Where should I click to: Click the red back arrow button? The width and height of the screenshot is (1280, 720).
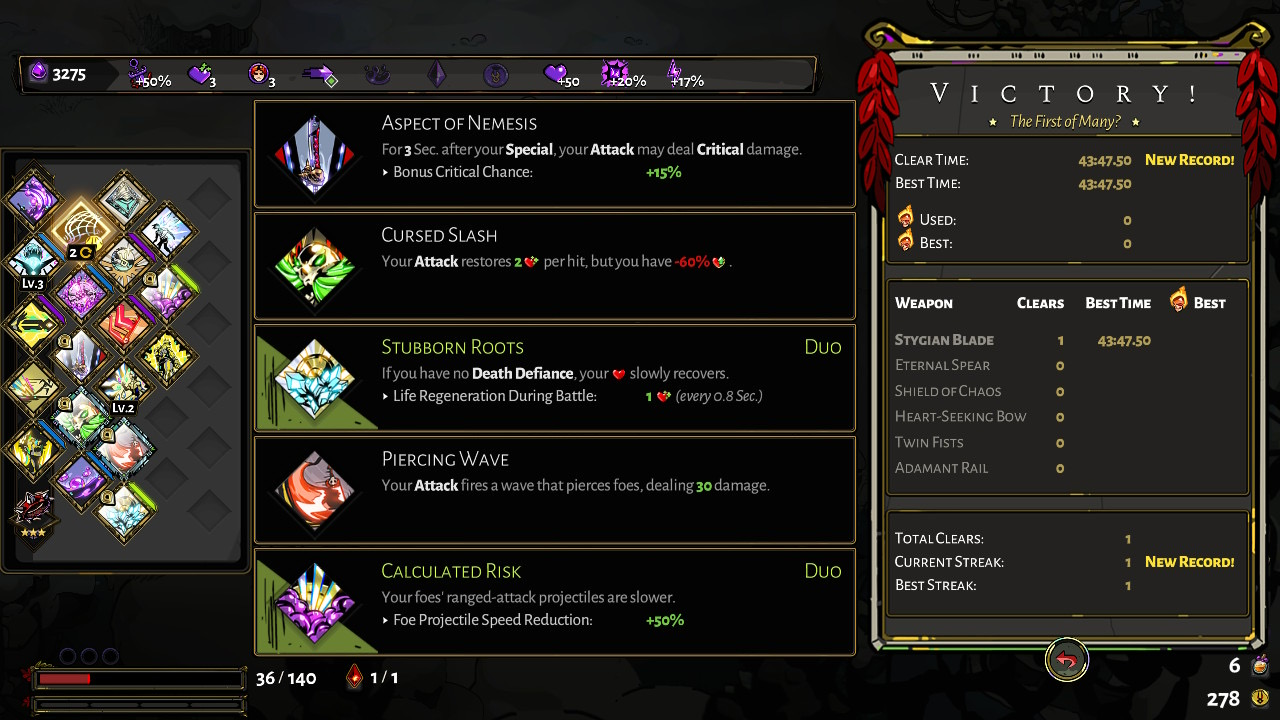[1067, 660]
